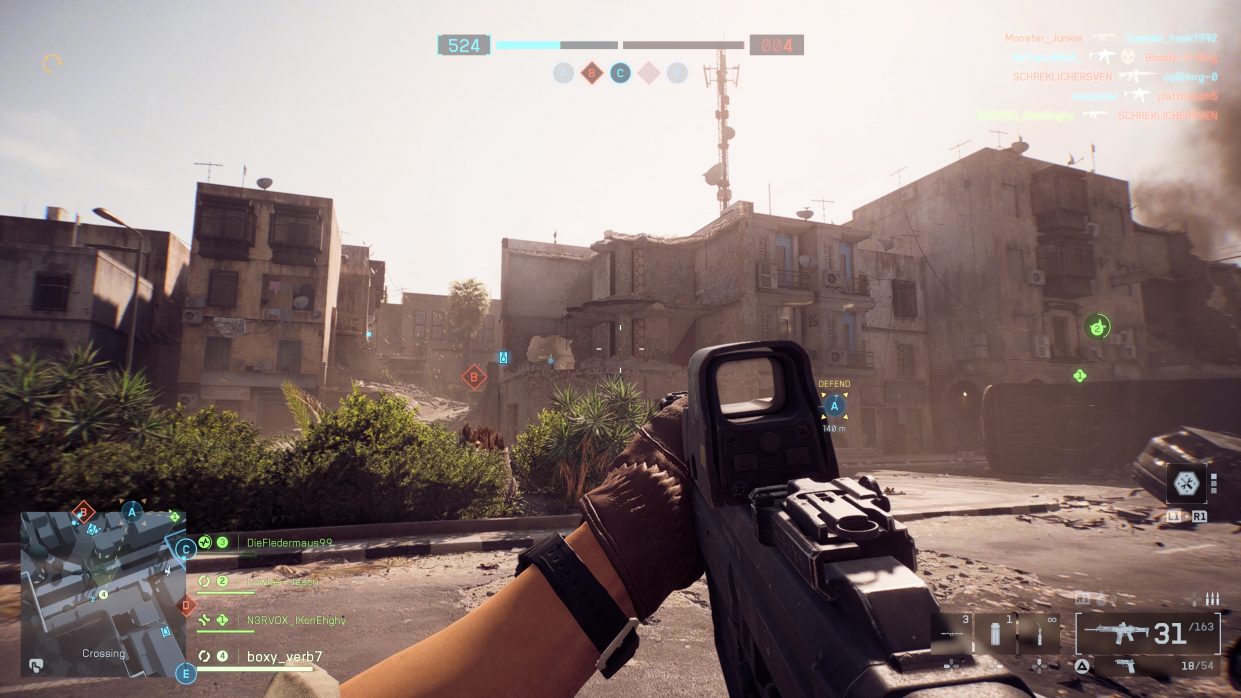The height and width of the screenshot is (698, 1241).
Task: Select your own squad entry boxy_verb7
Action: click(284, 657)
